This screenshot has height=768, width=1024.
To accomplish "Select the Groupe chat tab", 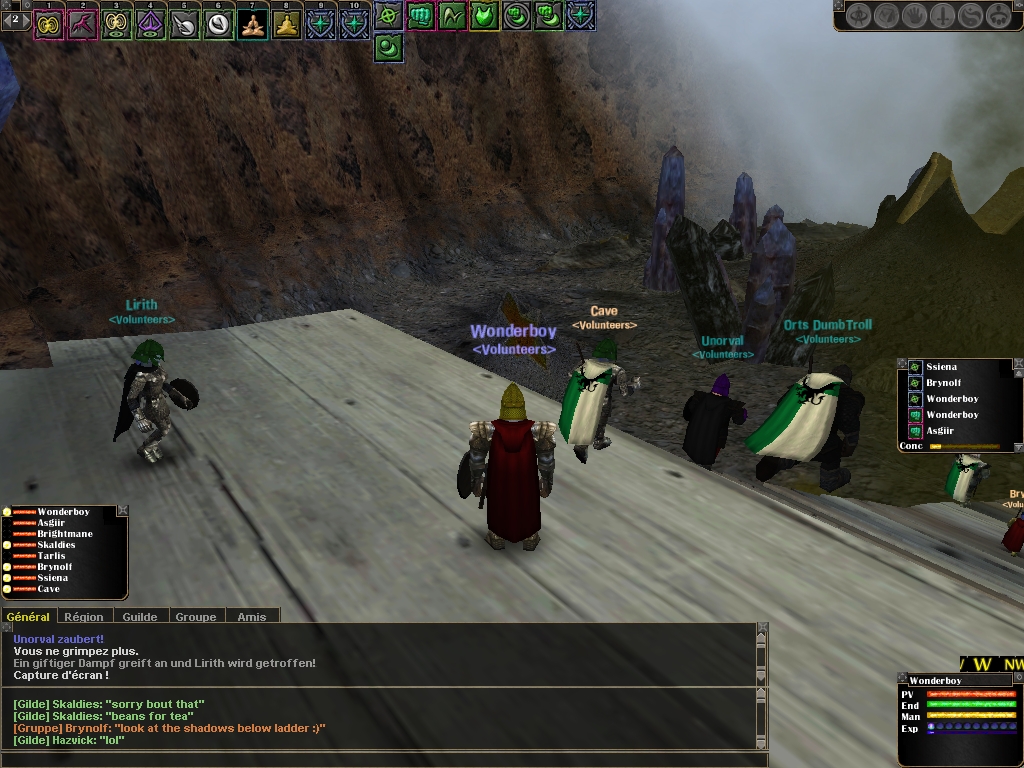I will click(x=196, y=617).
